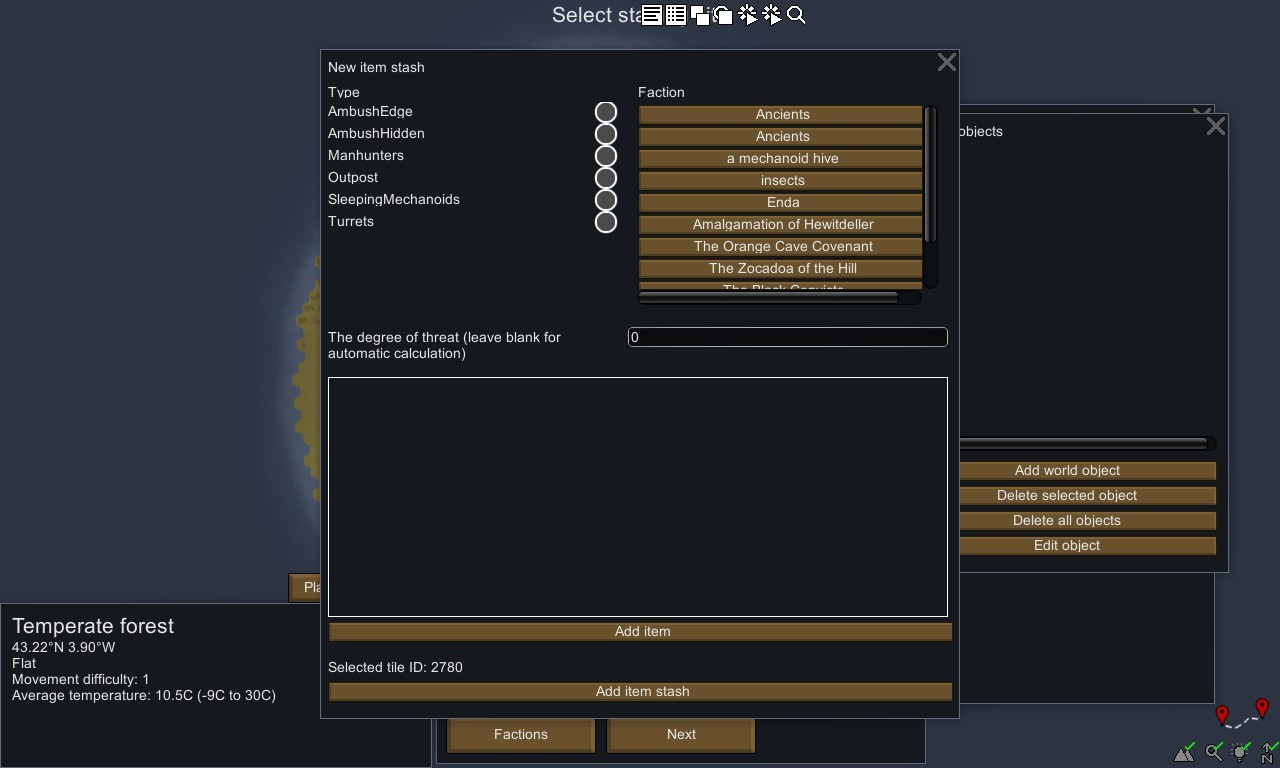Screen dimensions: 1280x768
Task: Close the New item stash dialog
Action: tap(946, 63)
